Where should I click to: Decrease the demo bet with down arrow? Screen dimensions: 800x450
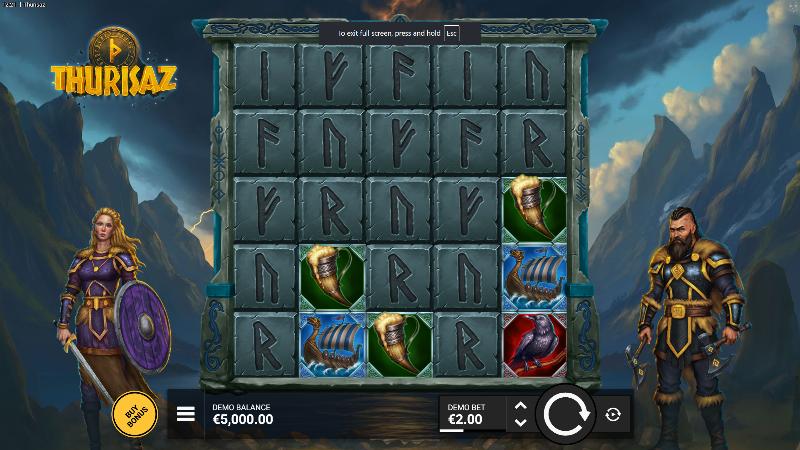point(519,423)
